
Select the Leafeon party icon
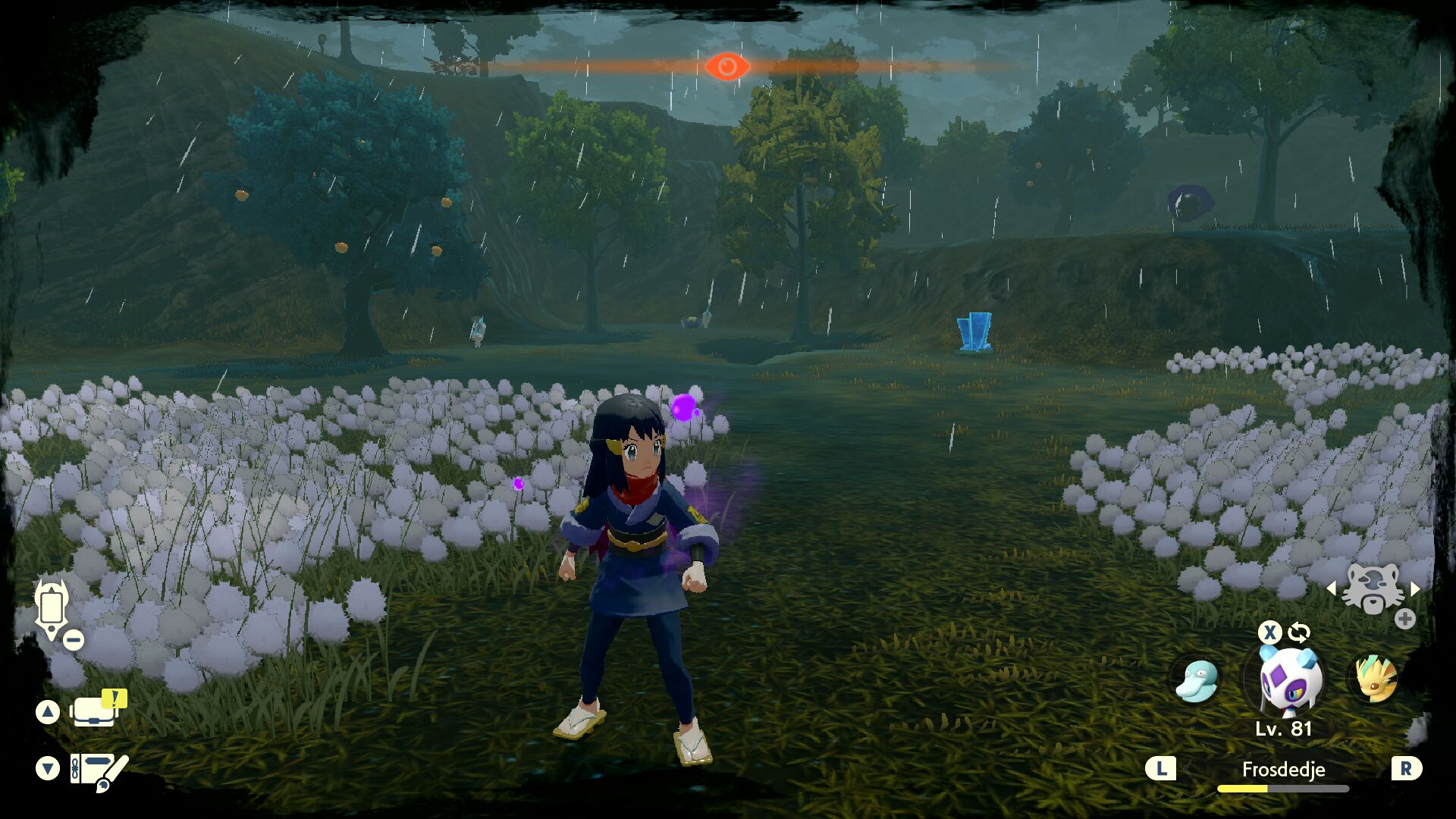(1374, 678)
